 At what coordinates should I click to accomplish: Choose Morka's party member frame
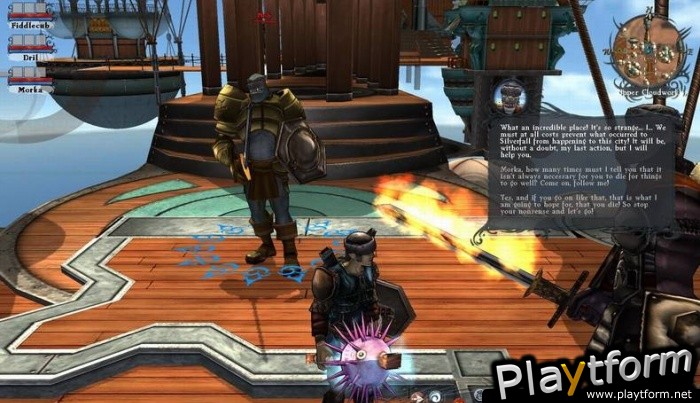pos(30,81)
